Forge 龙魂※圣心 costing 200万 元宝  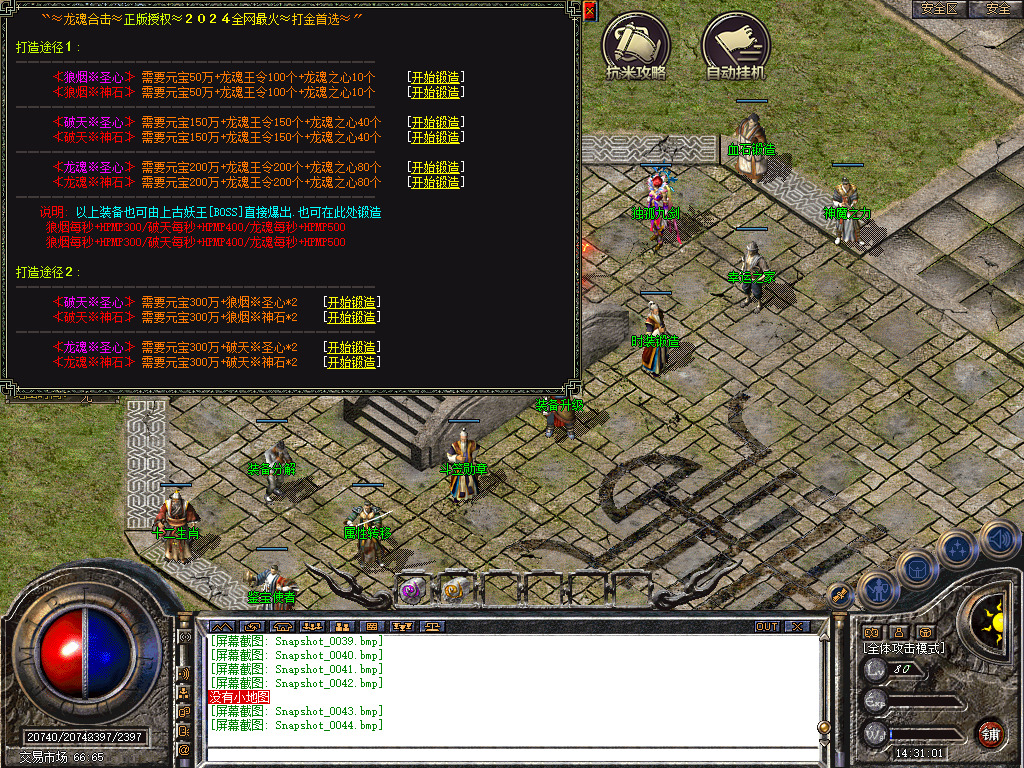pos(435,168)
